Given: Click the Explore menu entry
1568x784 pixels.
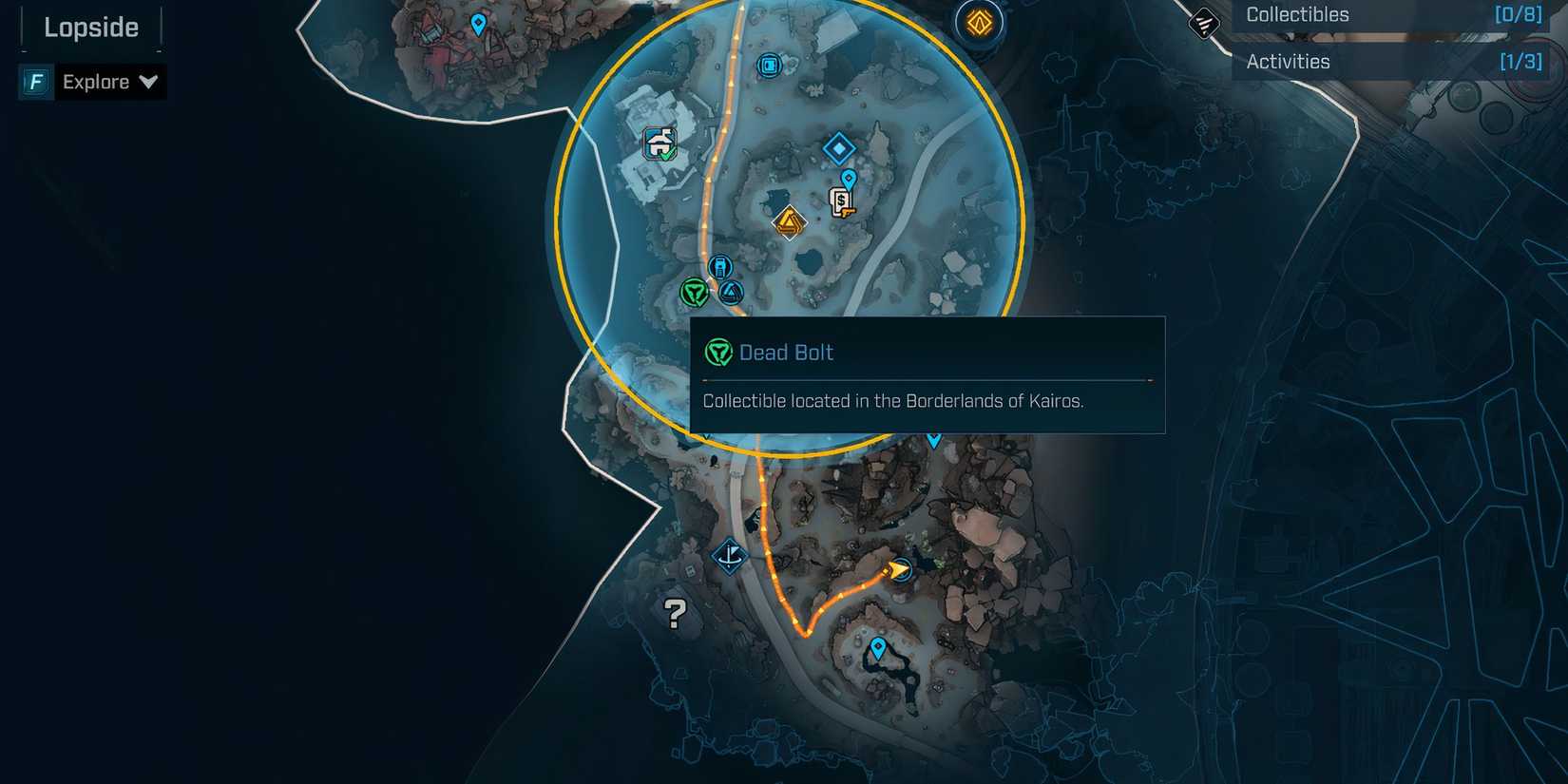Looking at the screenshot, I should 98,82.
